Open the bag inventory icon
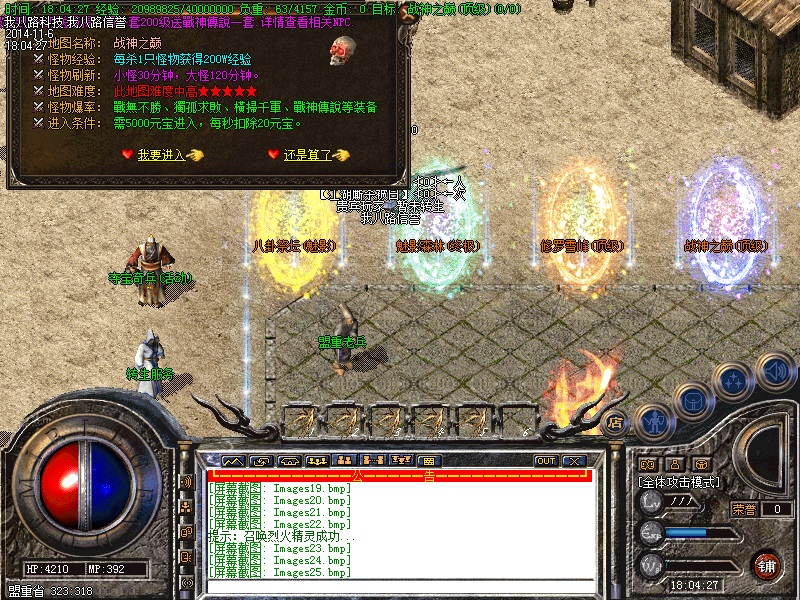Image resolution: width=800 pixels, height=600 pixels. point(692,402)
